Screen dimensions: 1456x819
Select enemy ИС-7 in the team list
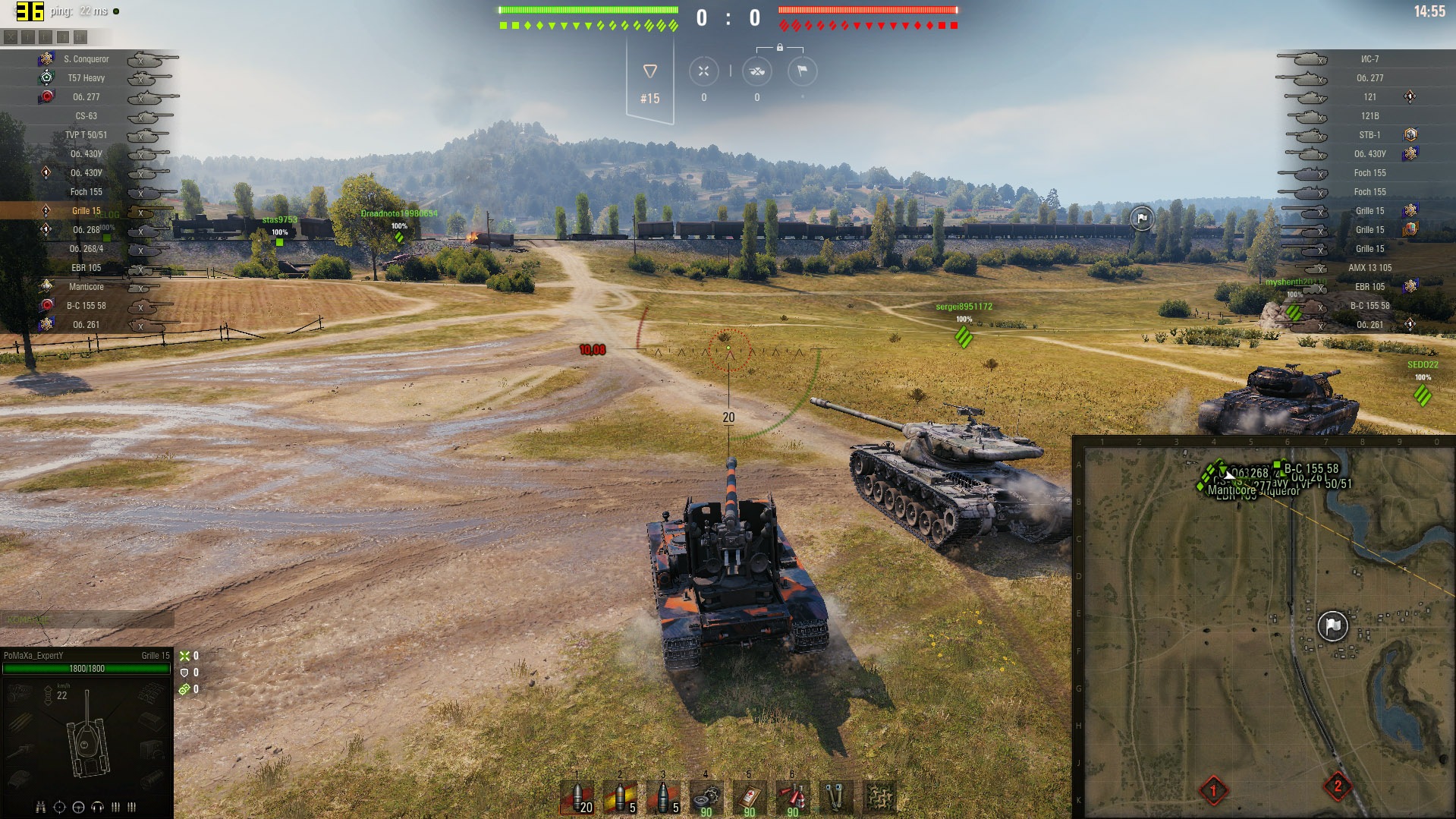point(1370,59)
